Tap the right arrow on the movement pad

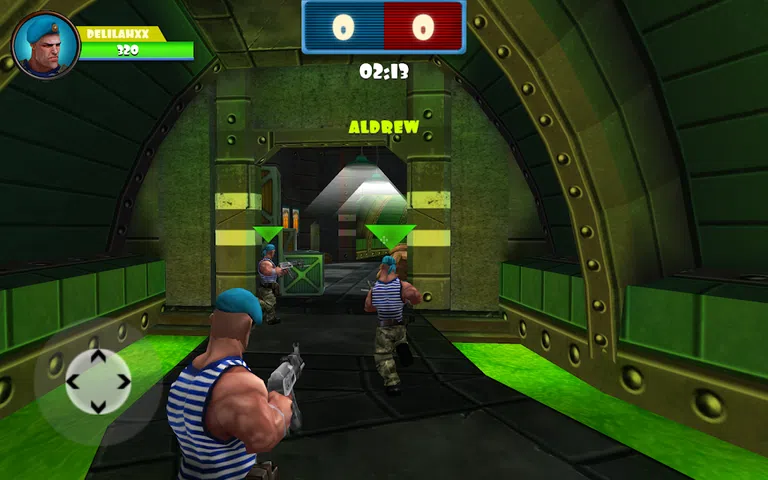123,381
